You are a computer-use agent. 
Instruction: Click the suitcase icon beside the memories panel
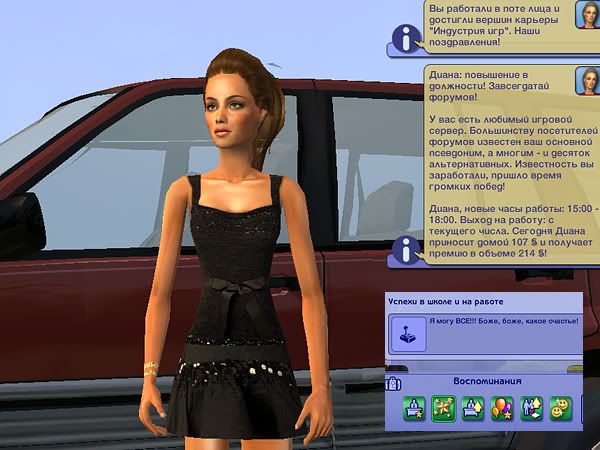(x=393, y=383)
